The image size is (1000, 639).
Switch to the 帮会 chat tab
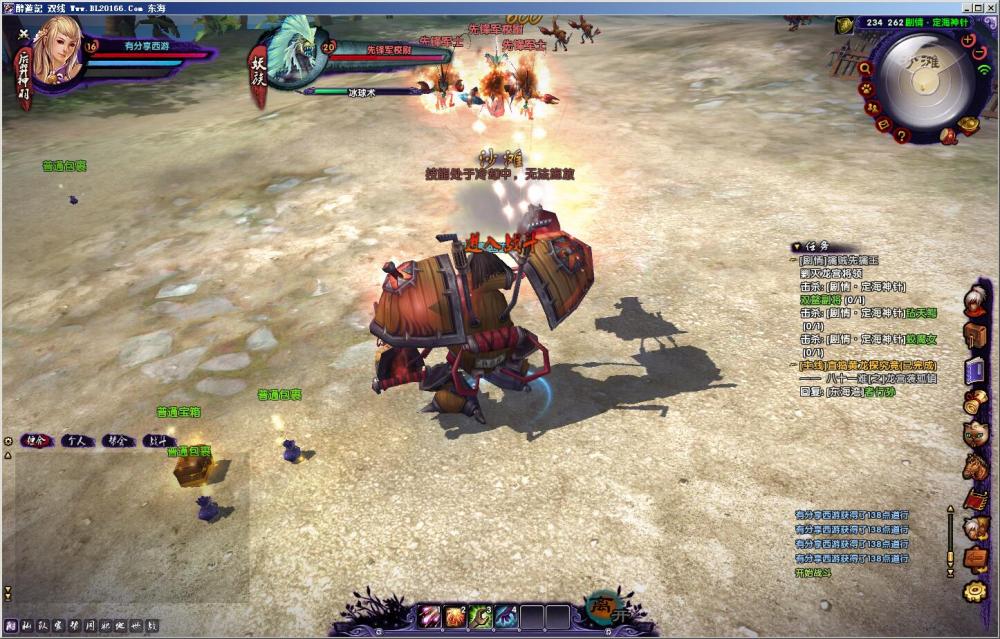116,440
